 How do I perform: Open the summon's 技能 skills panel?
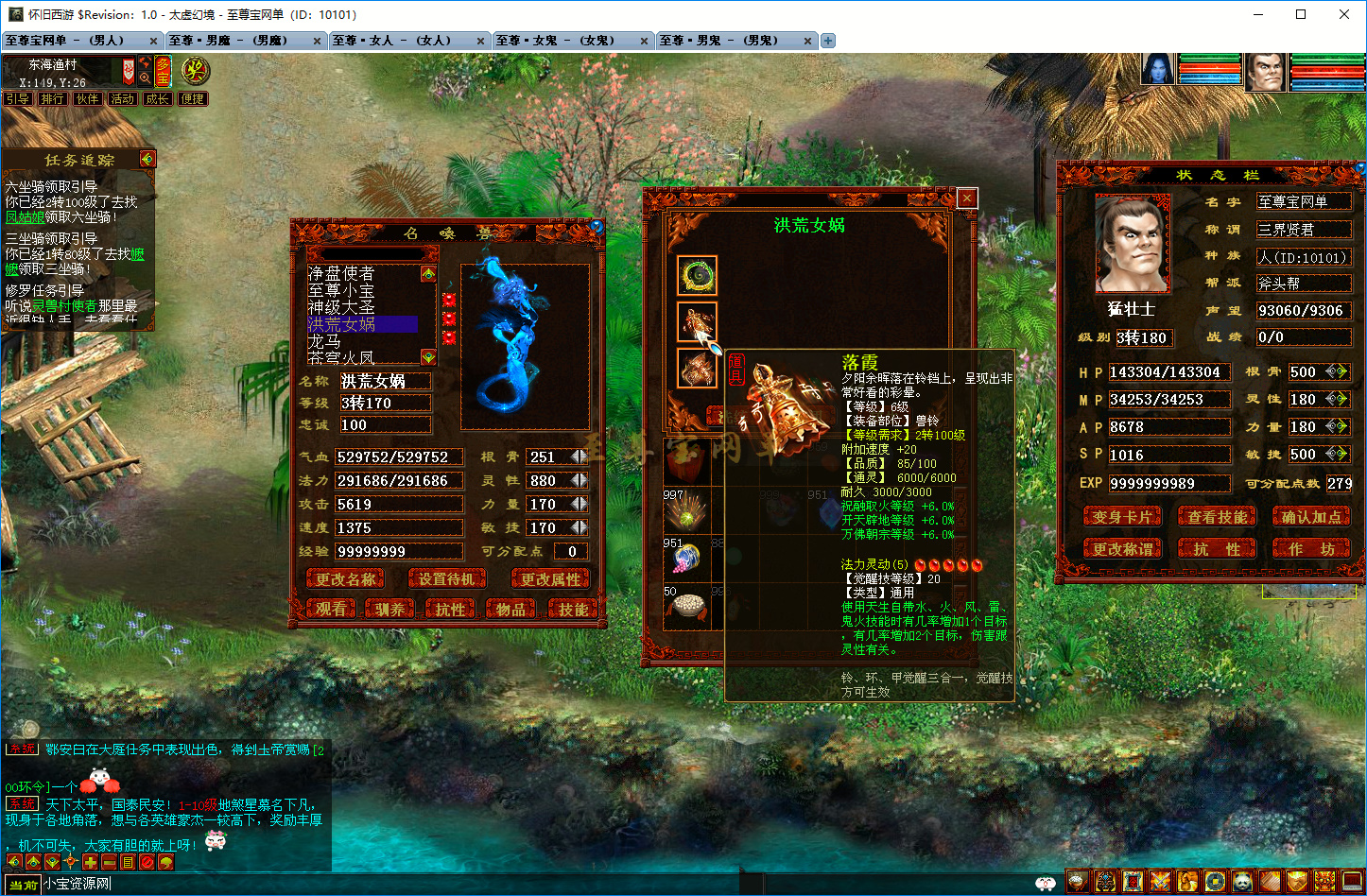[x=573, y=610]
